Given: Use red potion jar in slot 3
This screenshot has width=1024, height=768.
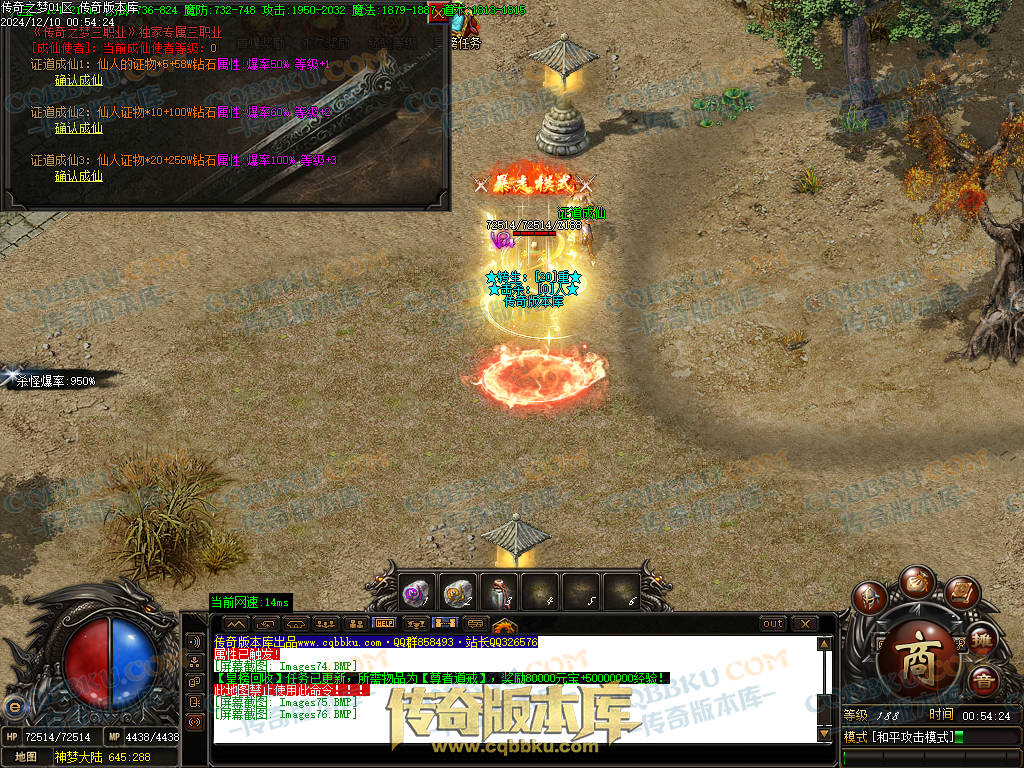Looking at the screenshot, I should click(499, 592).
